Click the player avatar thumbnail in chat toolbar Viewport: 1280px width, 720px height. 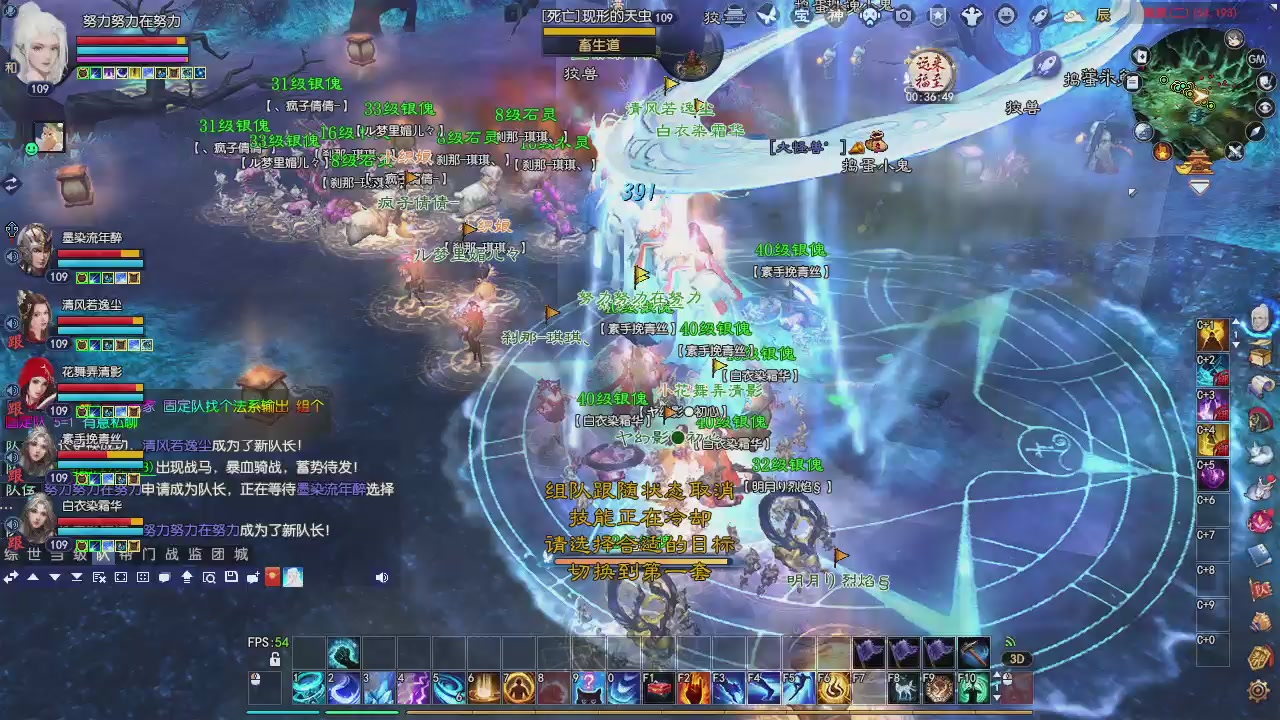tap(293, 578)
